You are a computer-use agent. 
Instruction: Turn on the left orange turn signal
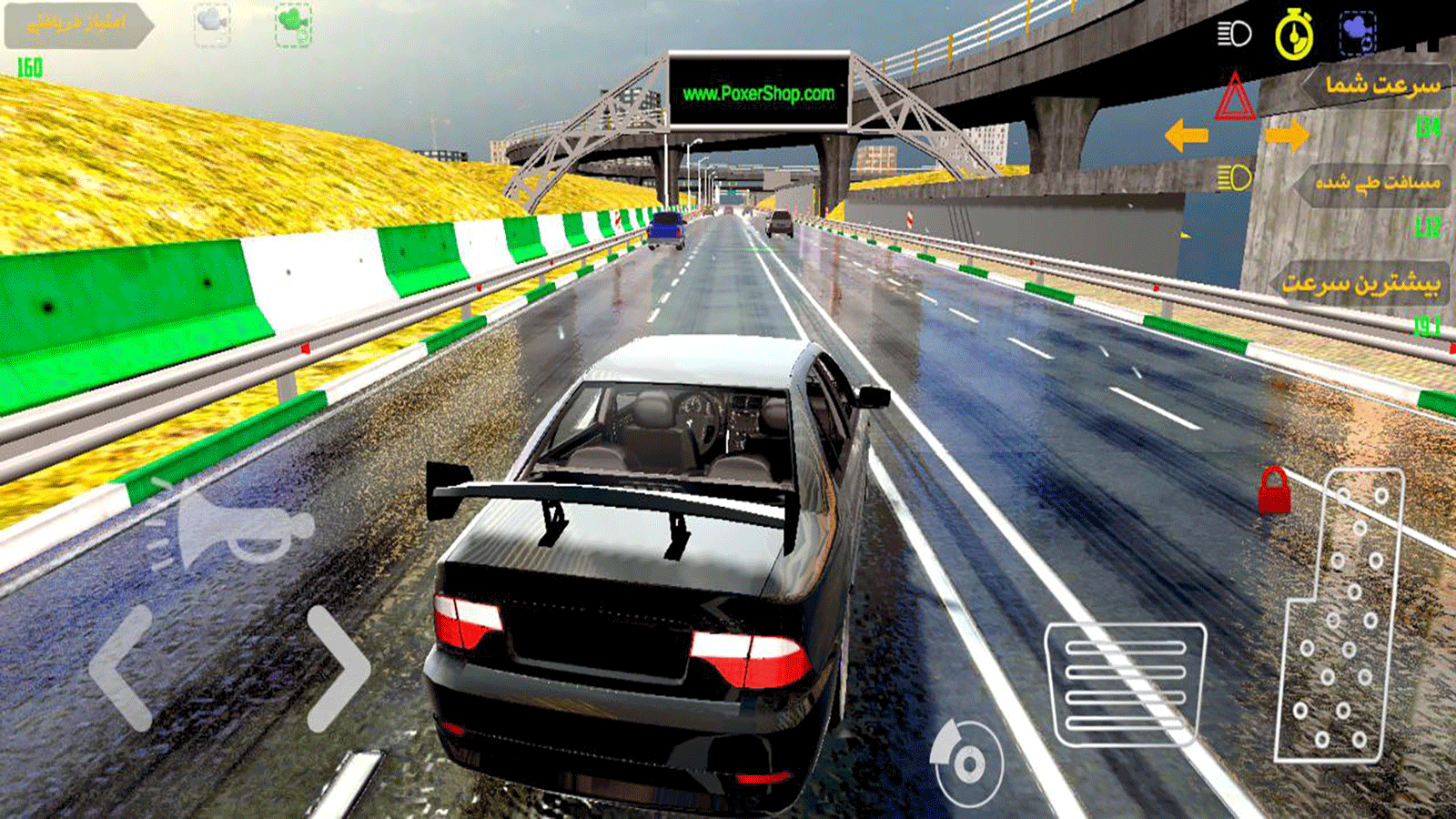point(1186,136)
